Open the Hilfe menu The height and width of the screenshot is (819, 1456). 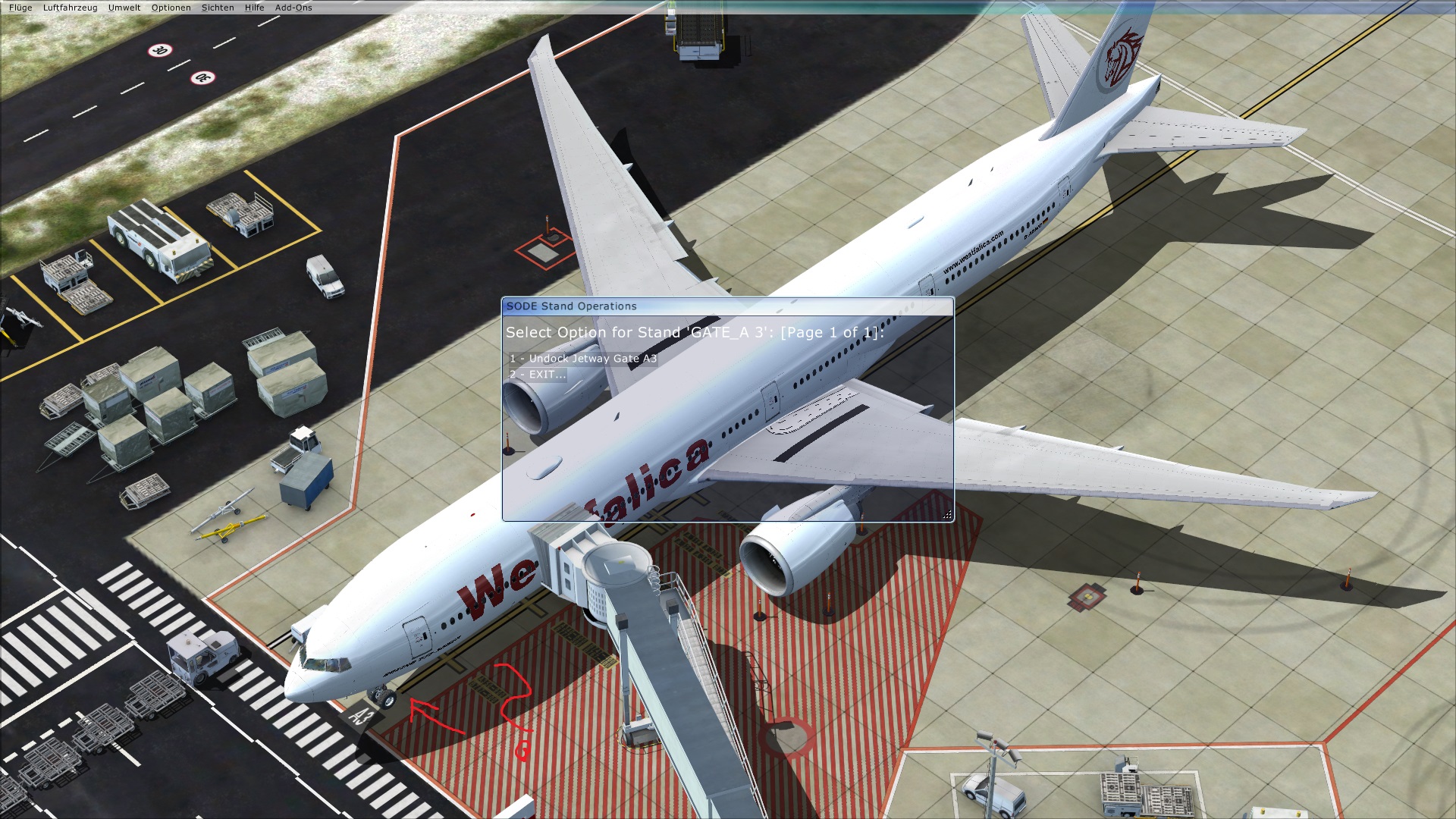point(254,8)
